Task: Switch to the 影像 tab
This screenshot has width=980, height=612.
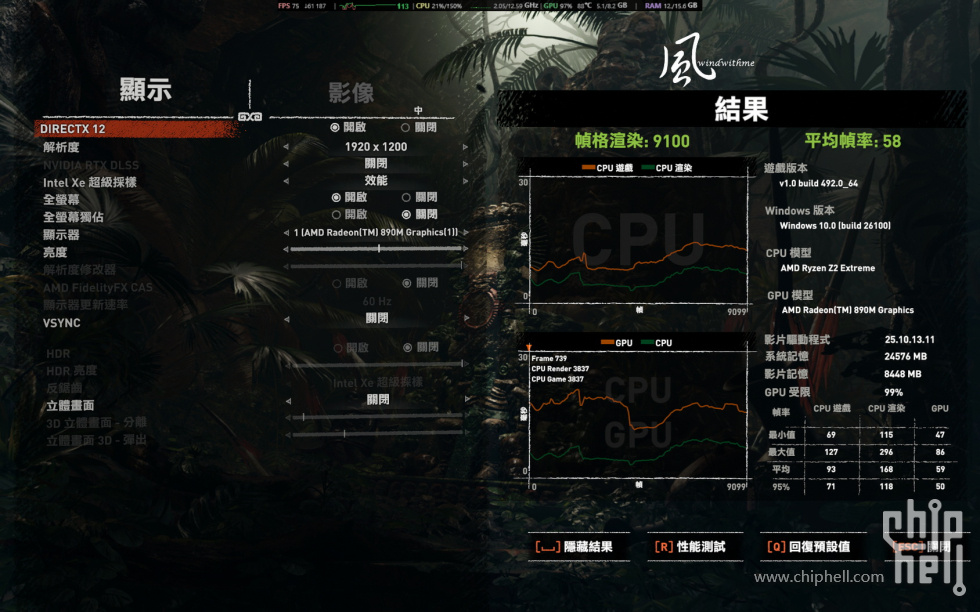Action: [351, 93]
